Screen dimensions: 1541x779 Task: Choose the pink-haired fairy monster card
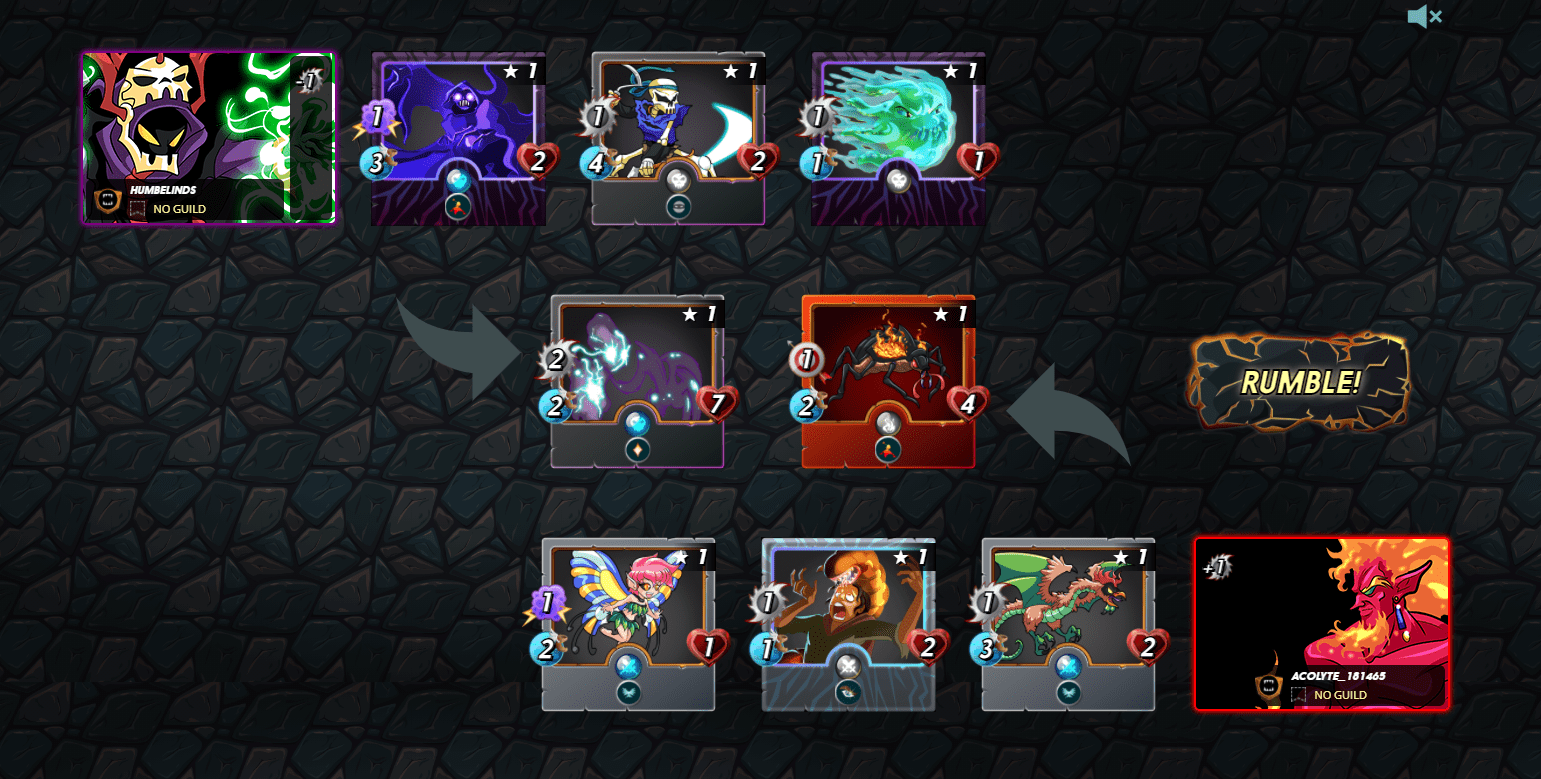pyautogui.click(x=628, y=624)
